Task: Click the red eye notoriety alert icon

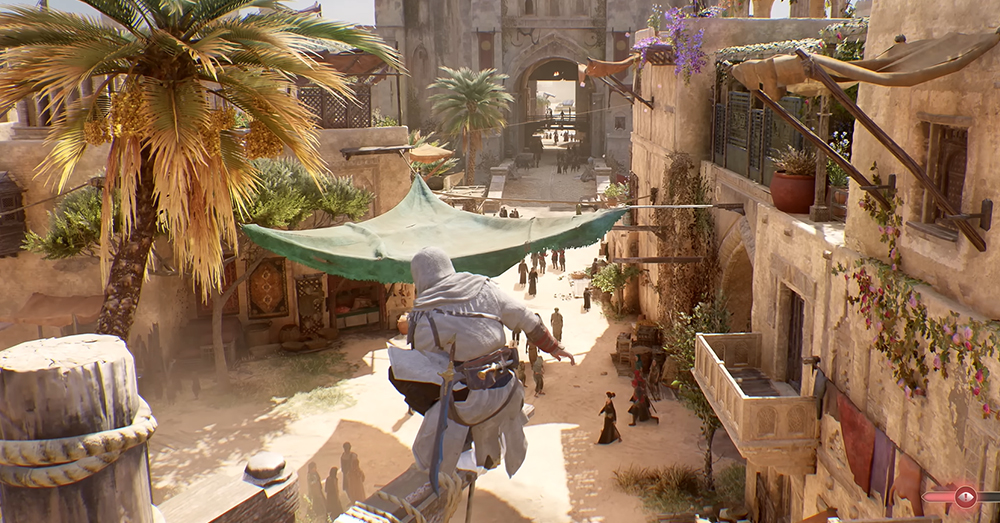Action: coord(964,496)
